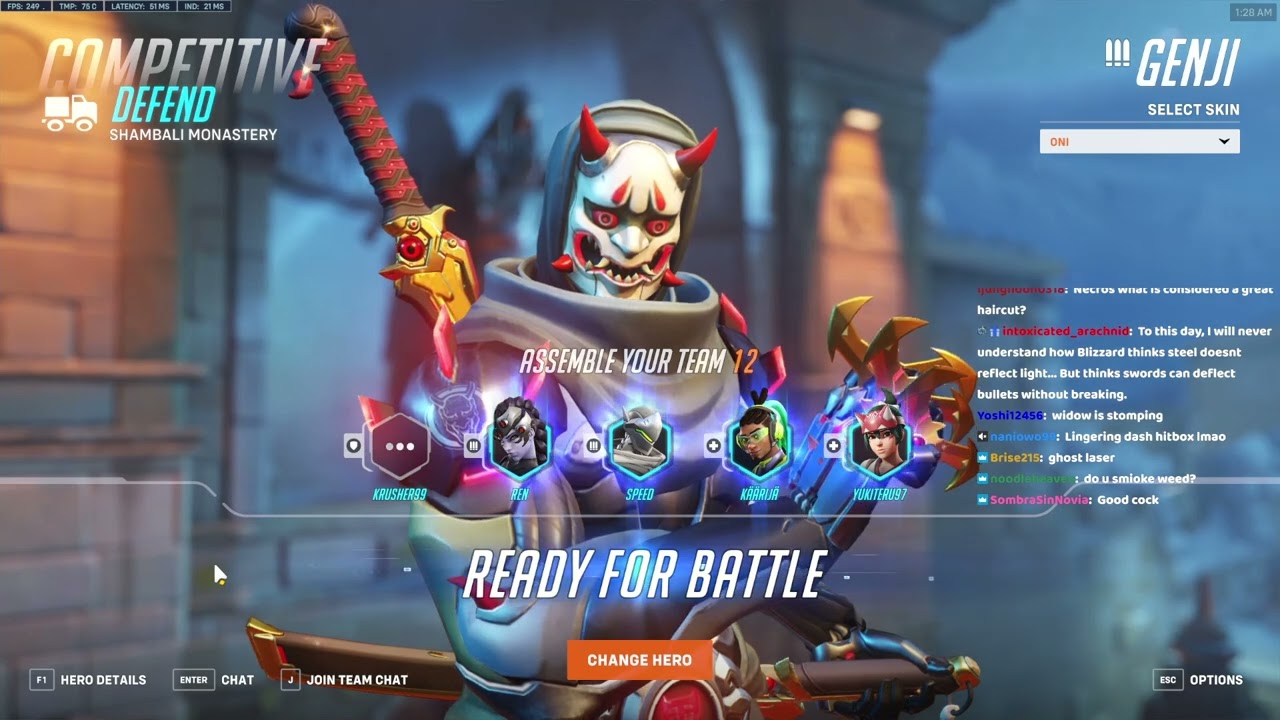This screenshot has width=1280, height=720.
Task: Click the hidden hero hexagon for KRUSHER99
Action: tap(401, 446)
